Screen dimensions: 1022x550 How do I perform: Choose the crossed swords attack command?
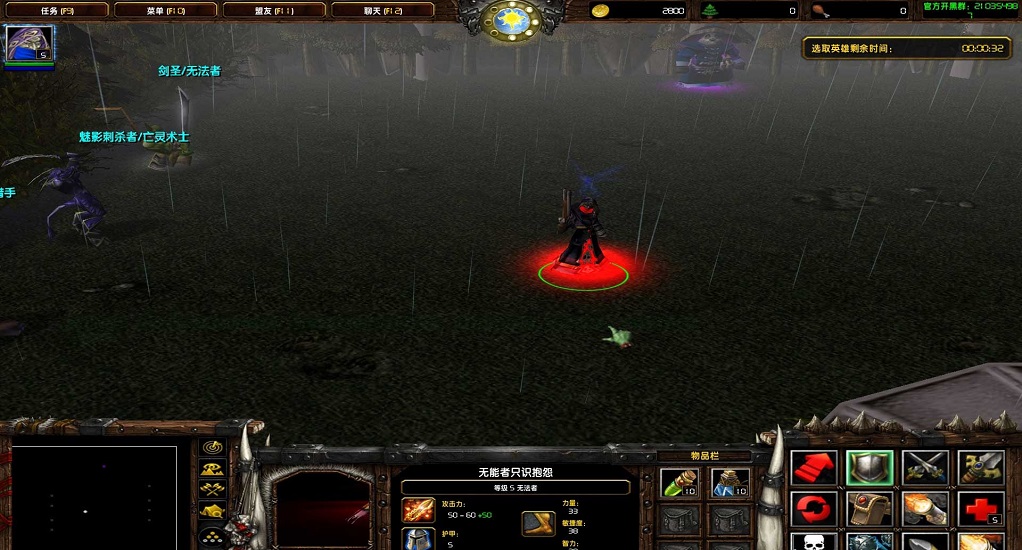[x=925, y=468]
